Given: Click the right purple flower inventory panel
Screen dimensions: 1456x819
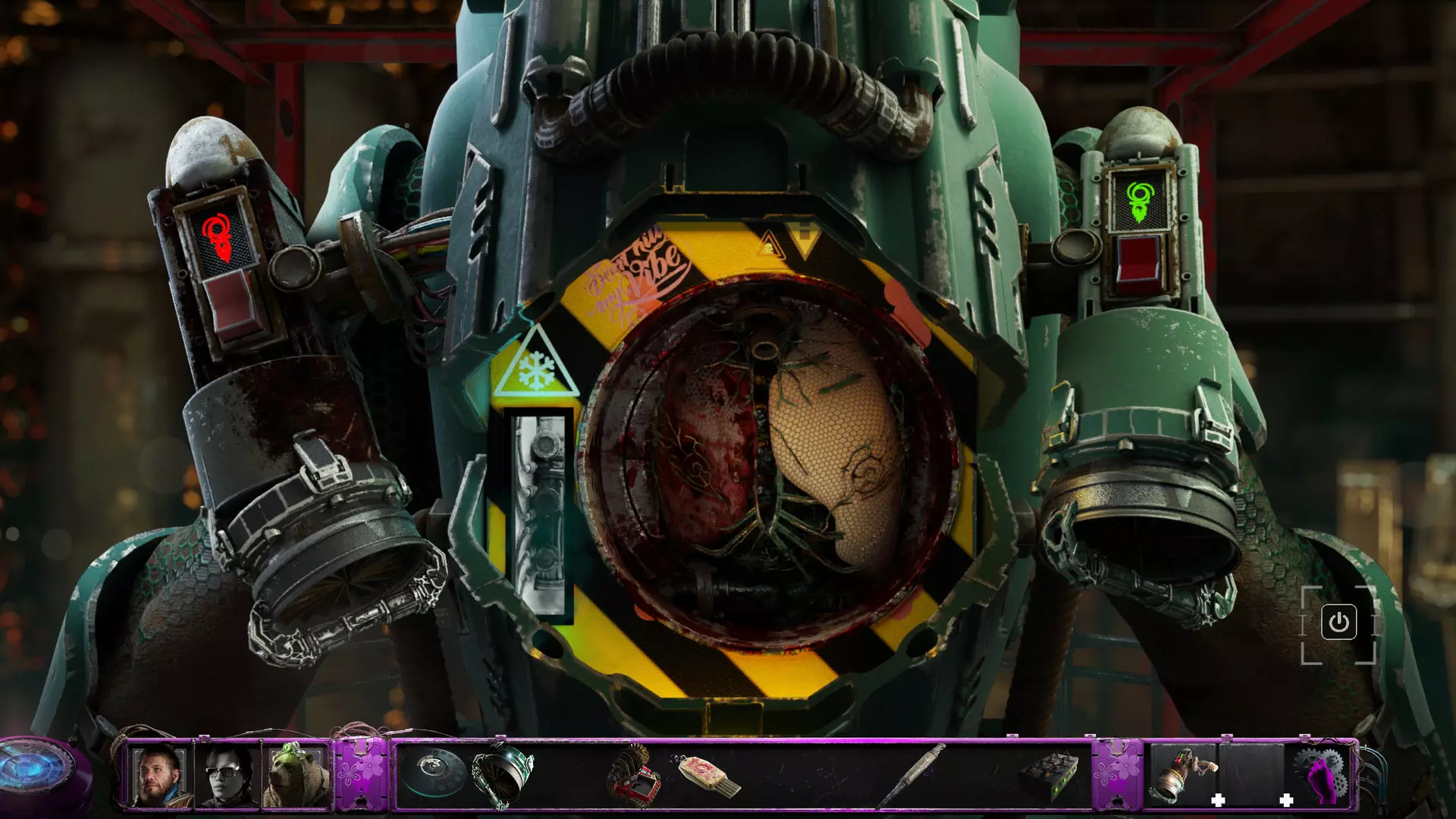Looking at the screenshot, I should (1116, 773).
